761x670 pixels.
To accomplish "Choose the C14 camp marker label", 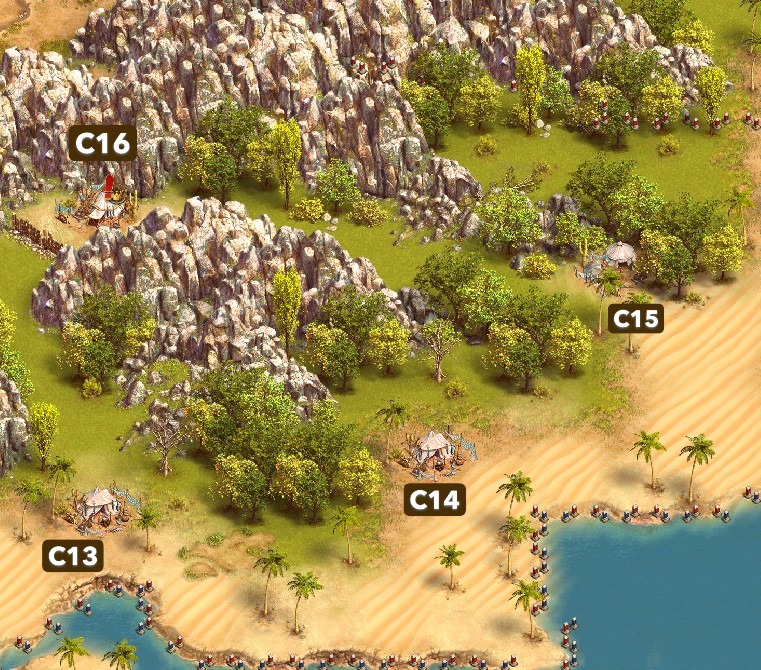I will (x=435, y=499).
